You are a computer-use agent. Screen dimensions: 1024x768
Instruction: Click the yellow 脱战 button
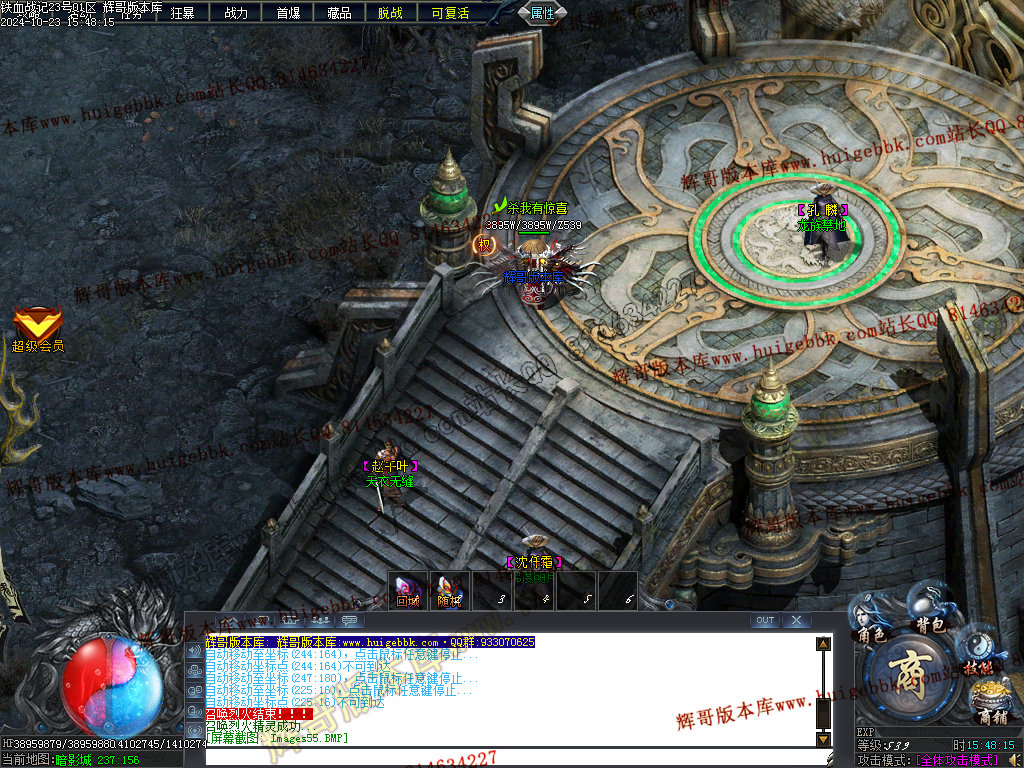(x=391, y=13)
